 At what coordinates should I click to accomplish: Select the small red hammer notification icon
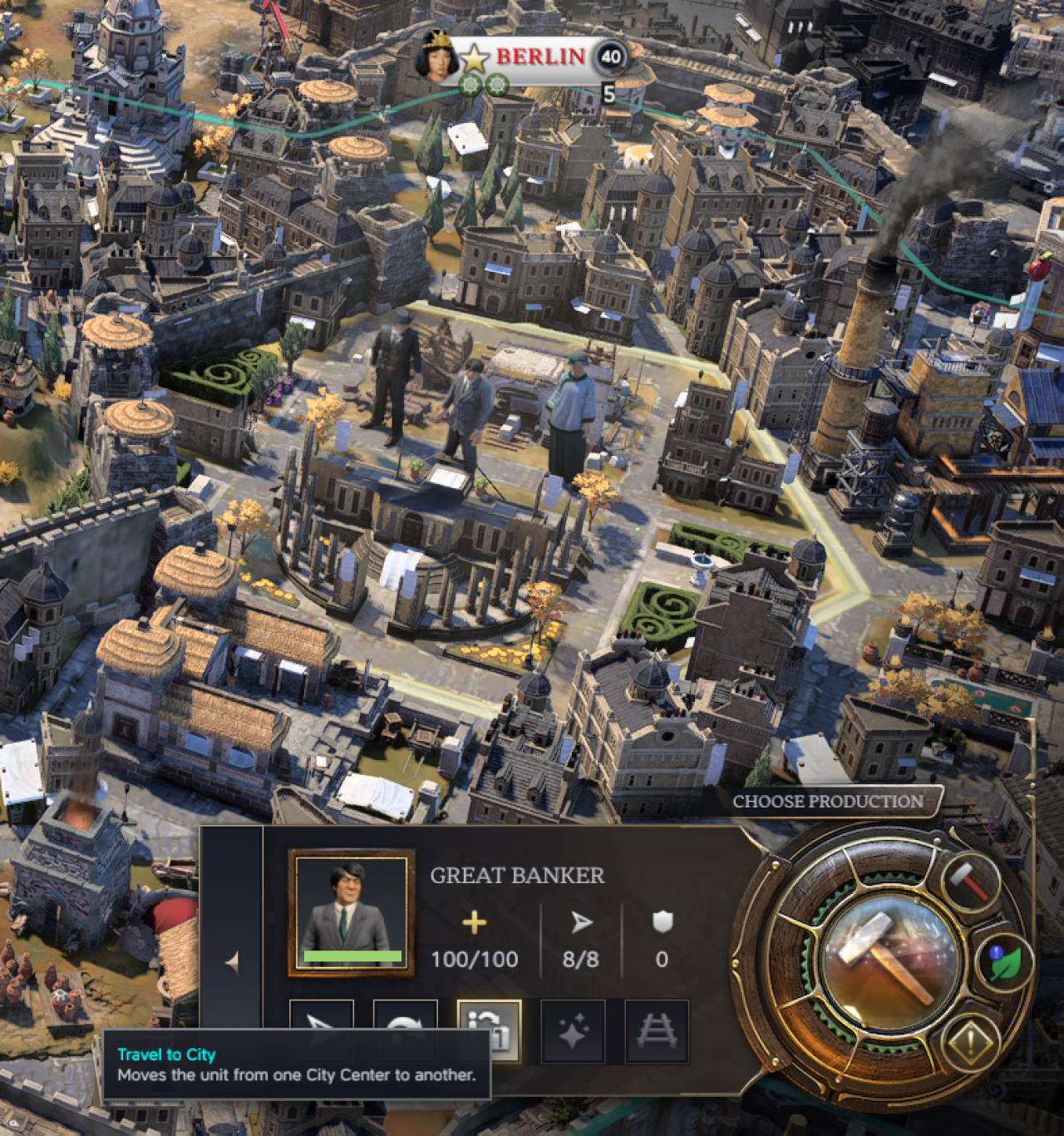point(971,882)
